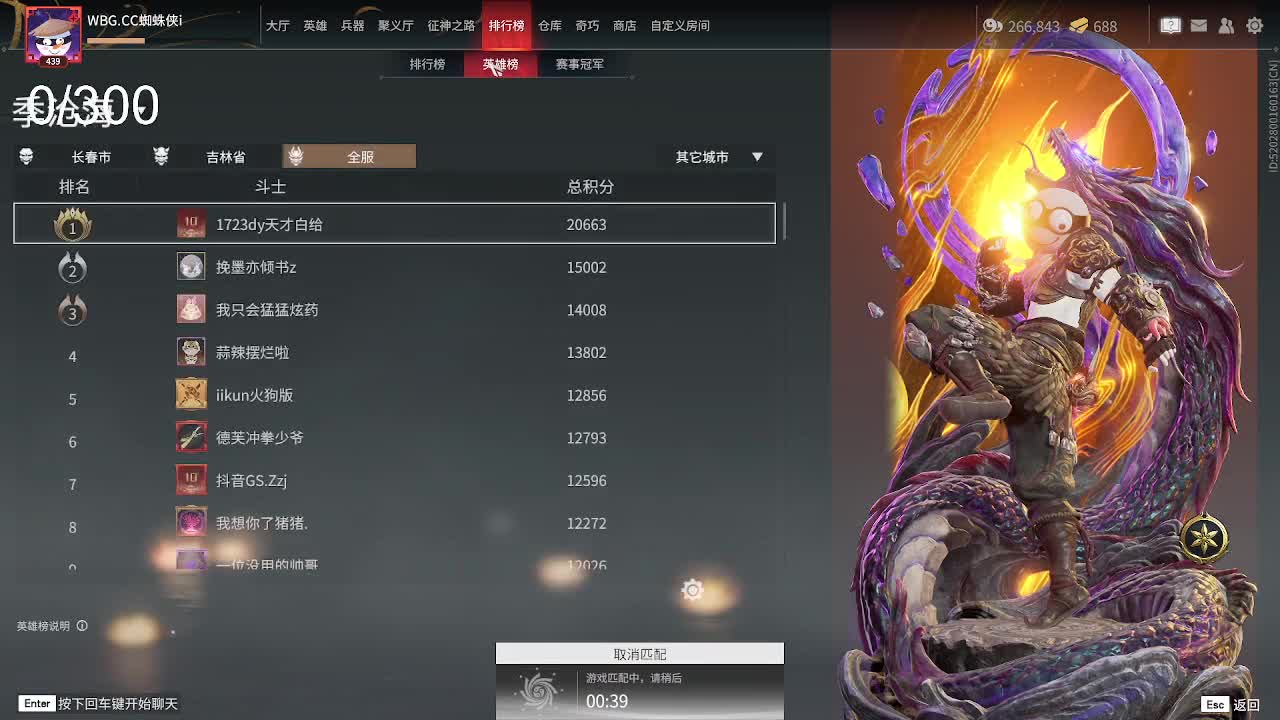1280x720 pixels.
Task: Click the skull emblem beside 长春市
Action: [26, 156]
